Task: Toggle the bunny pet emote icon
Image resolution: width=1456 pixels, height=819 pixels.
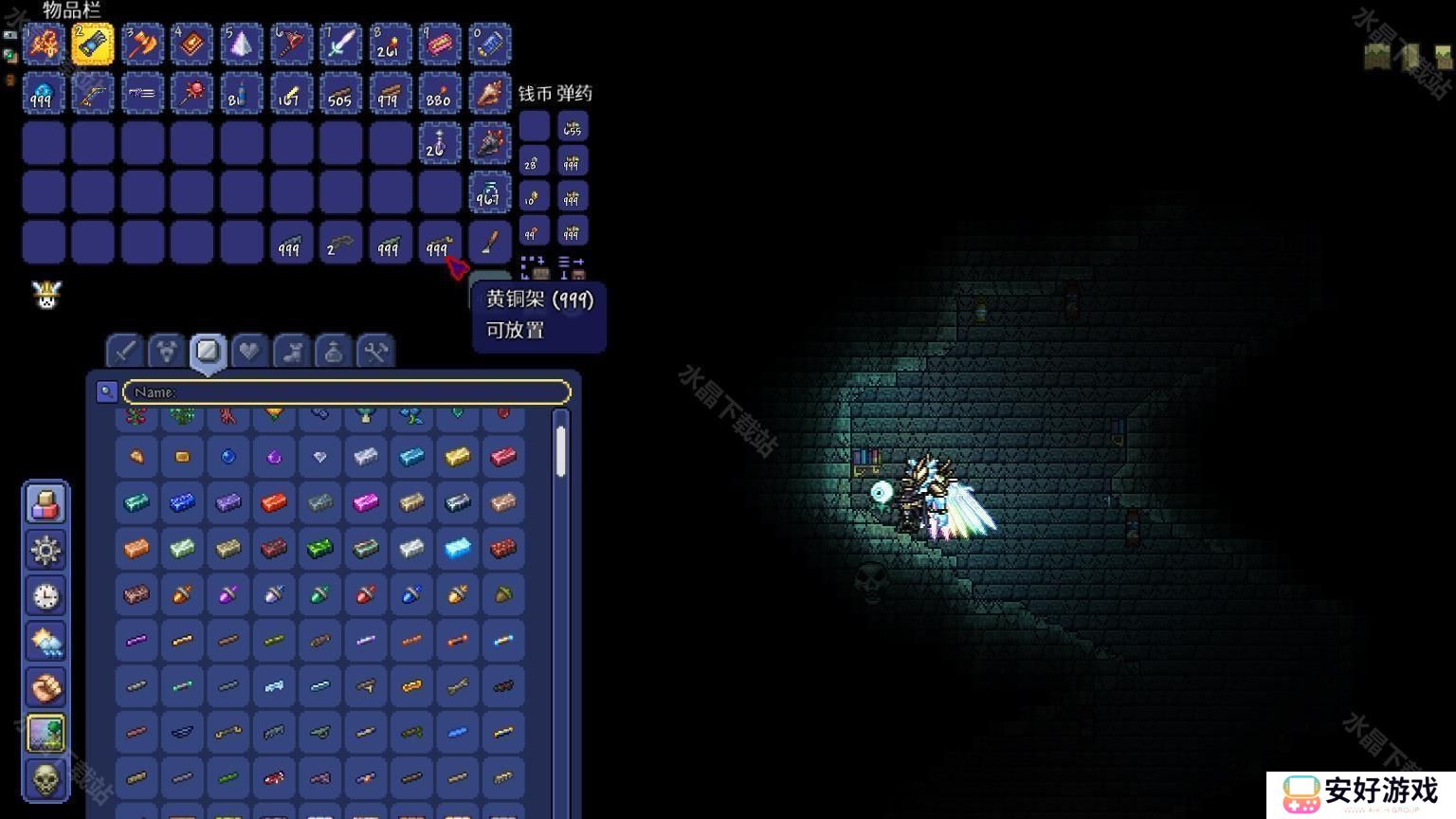Action: (46, 295)
